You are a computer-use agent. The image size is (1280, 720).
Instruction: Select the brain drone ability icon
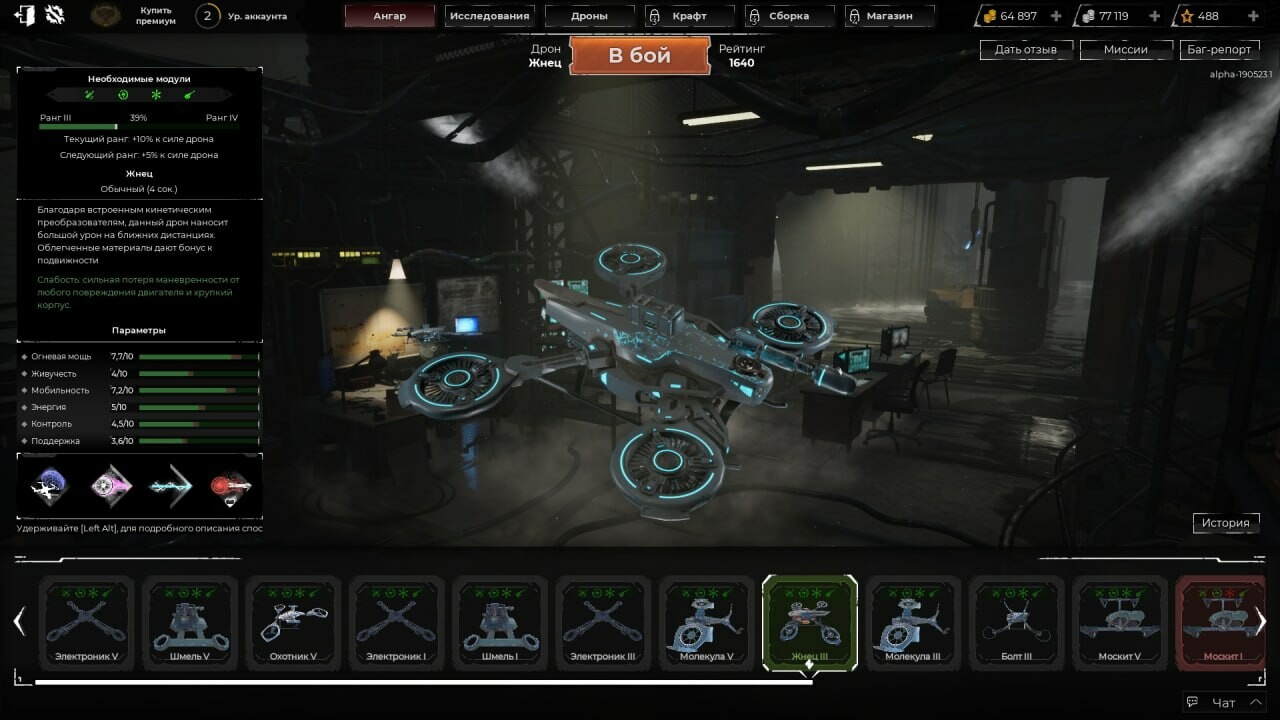pos(48,487)
